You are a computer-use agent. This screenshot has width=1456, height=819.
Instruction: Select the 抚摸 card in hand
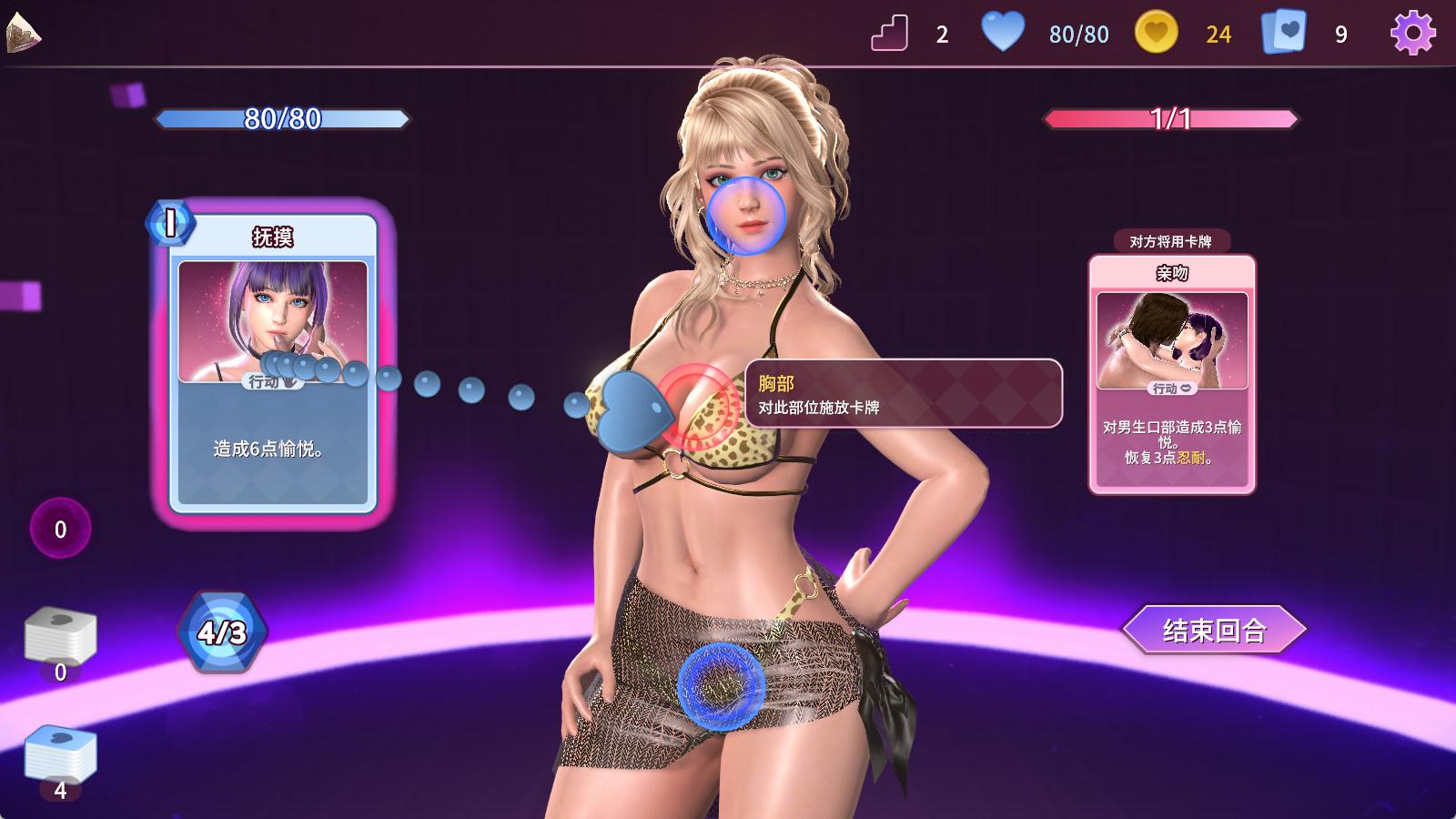pyautogui.click(x=273, y=364)
